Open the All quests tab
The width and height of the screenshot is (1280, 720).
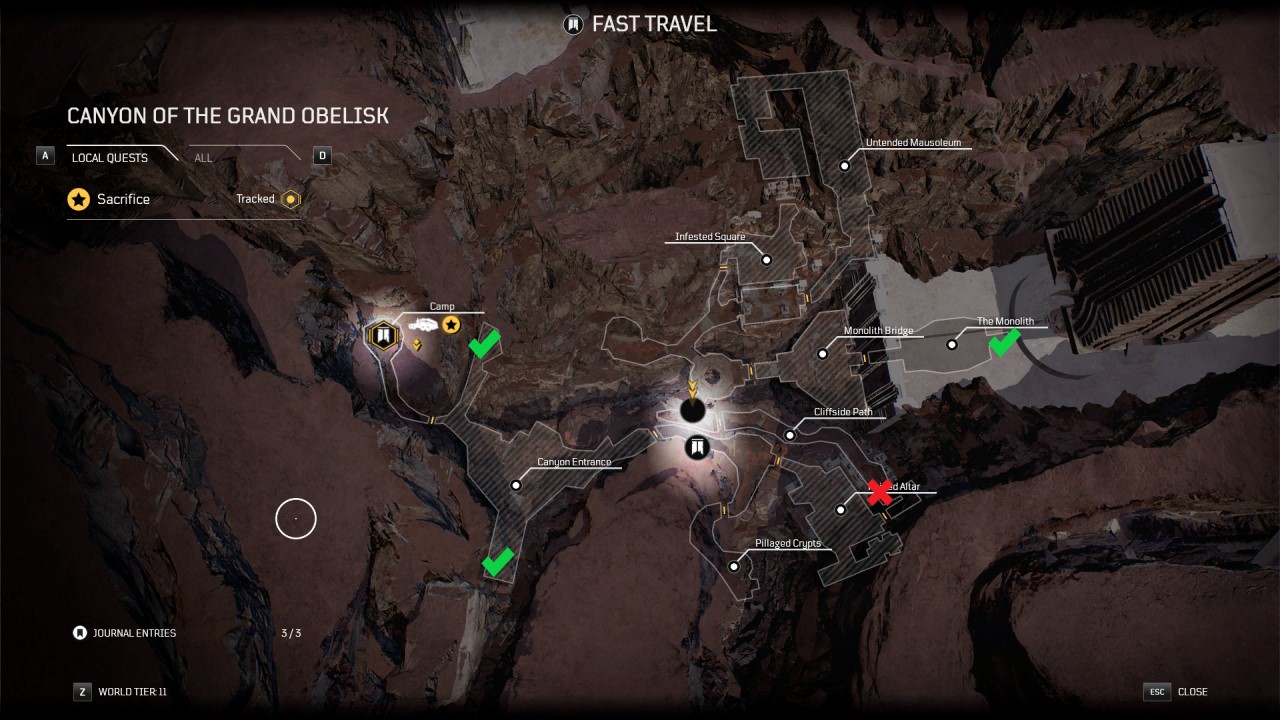204,158
